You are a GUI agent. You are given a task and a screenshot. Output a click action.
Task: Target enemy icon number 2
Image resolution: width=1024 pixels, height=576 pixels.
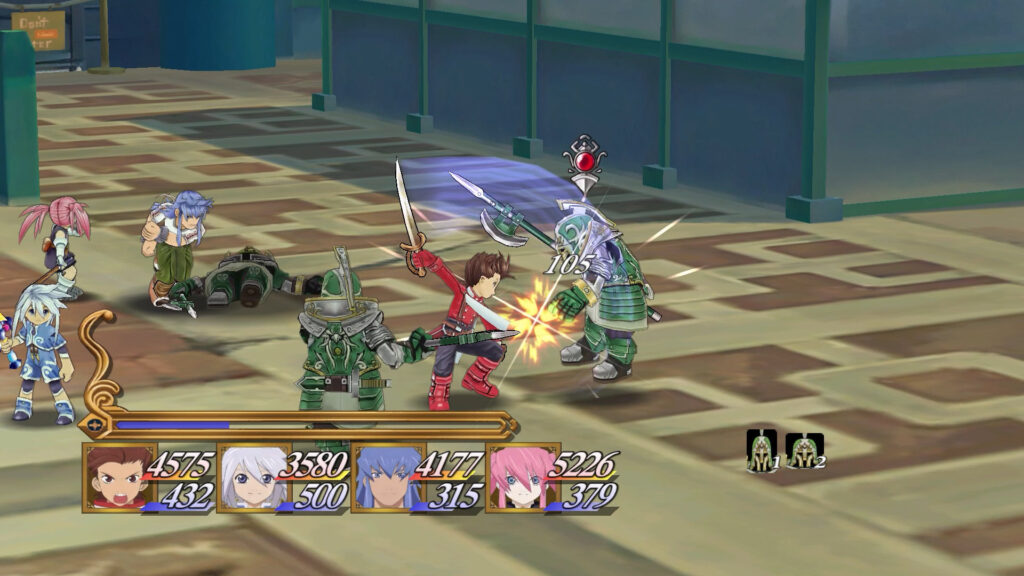click(804, 450)
